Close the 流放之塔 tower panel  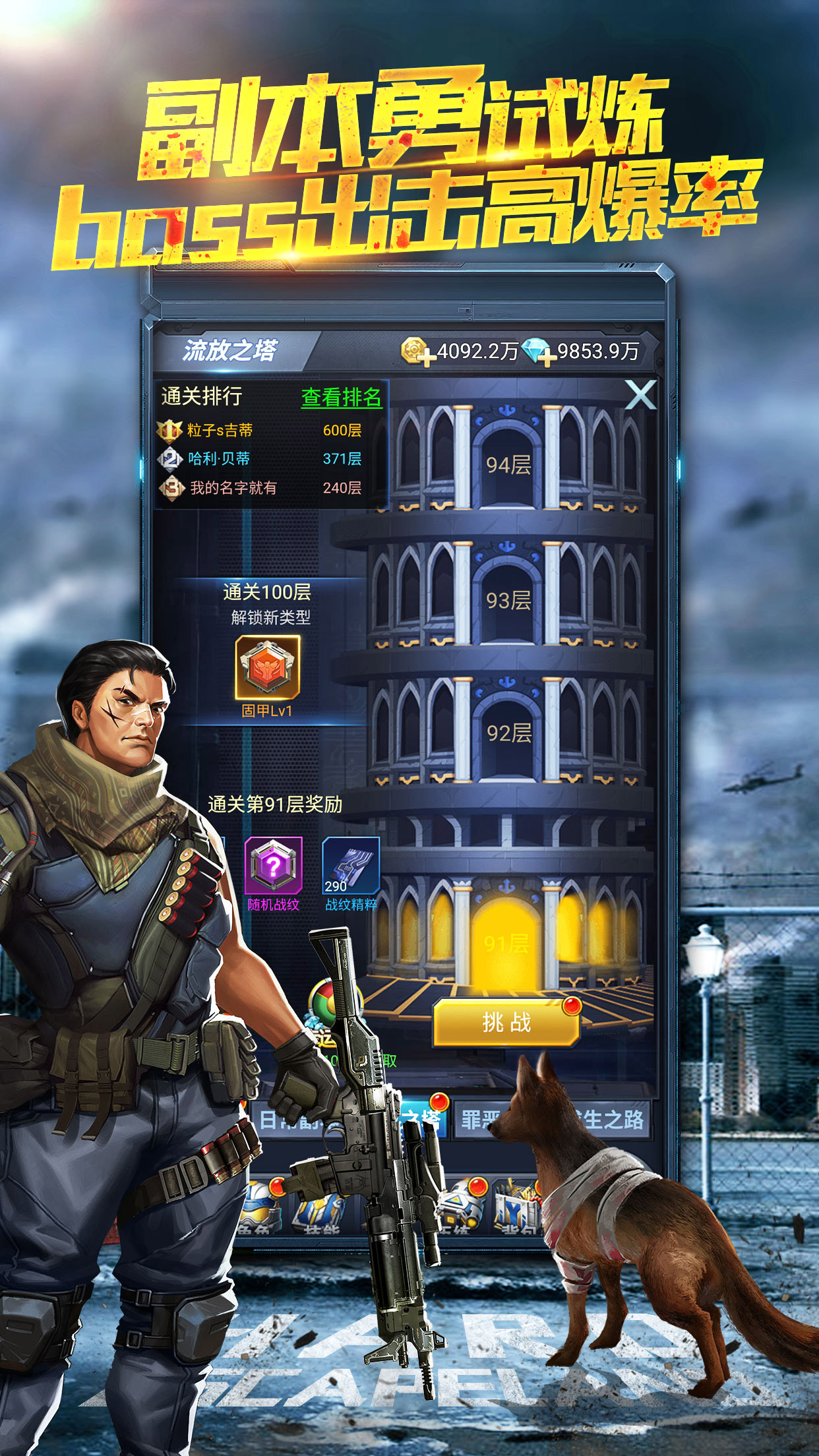[x=640, y=395]
